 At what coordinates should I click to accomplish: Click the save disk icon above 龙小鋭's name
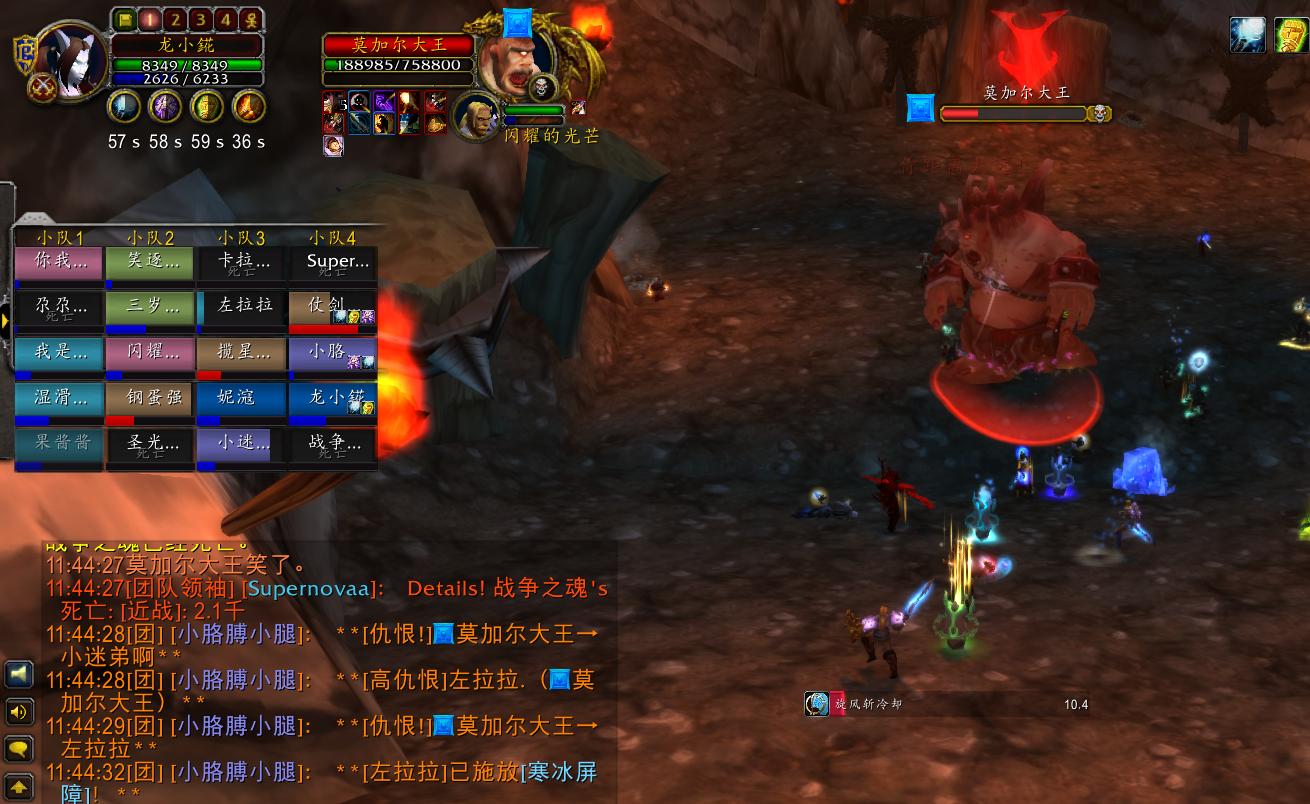coord(124,18)
